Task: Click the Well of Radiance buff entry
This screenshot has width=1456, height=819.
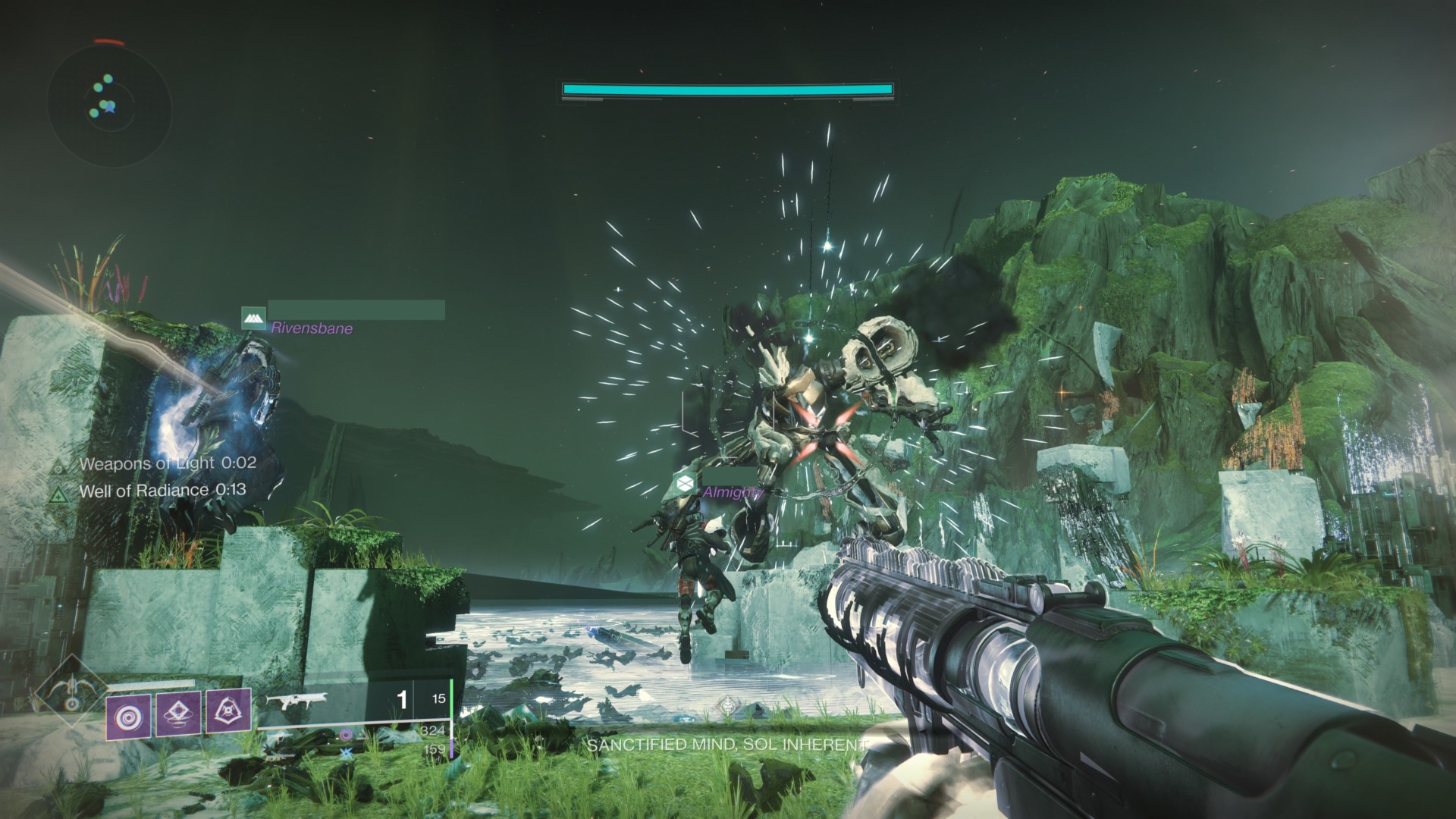Action: [162, 490]
